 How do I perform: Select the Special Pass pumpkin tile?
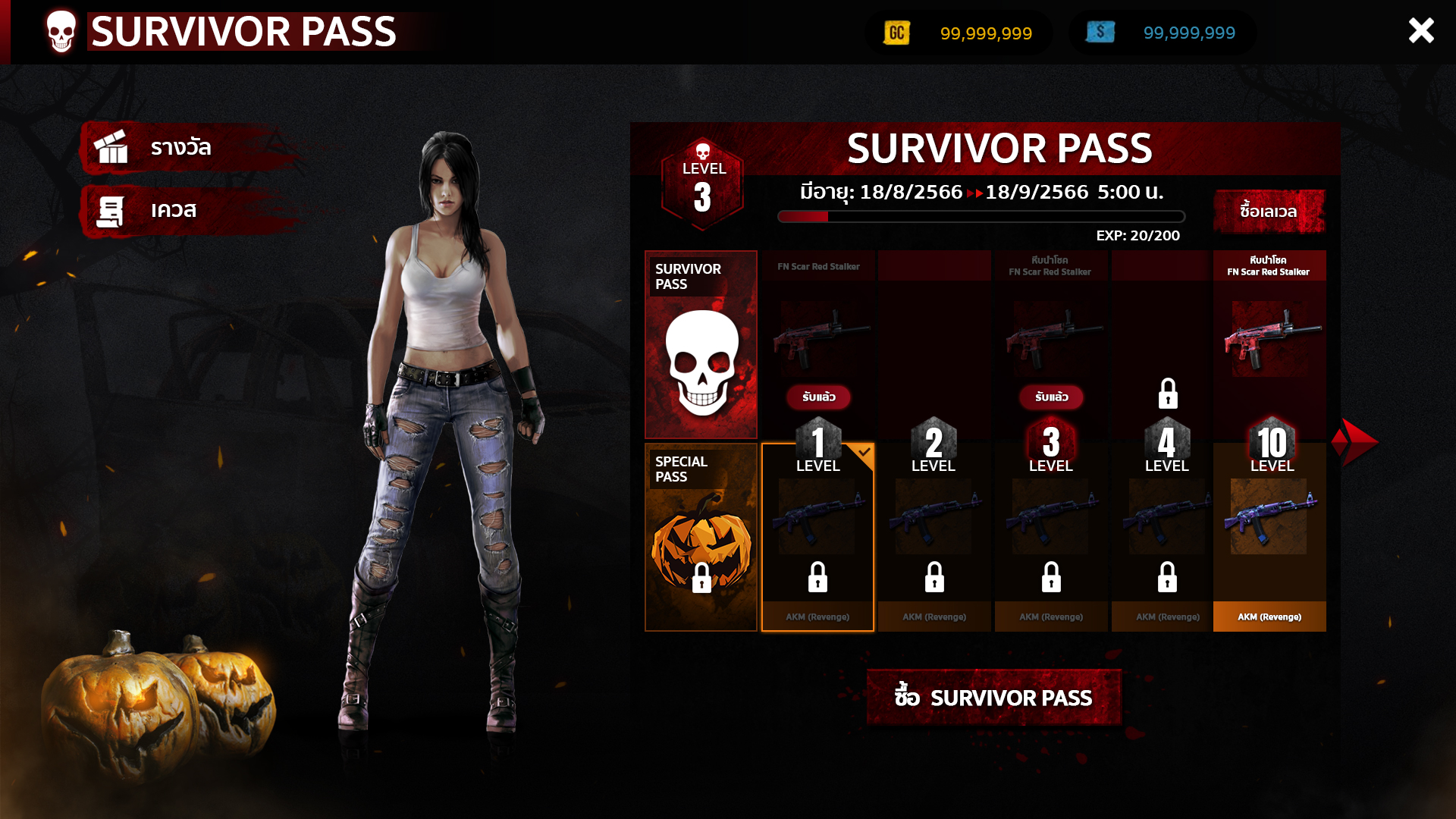click(x=701, y=538)
